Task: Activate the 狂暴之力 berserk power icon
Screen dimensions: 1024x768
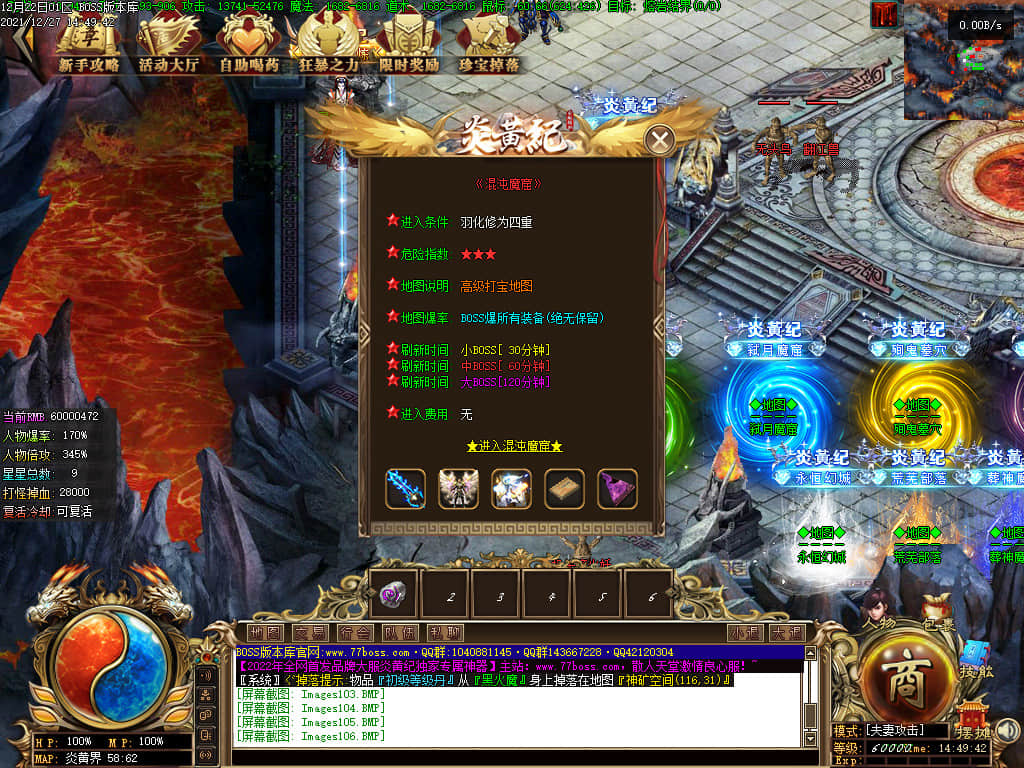Action: [329, 46]
